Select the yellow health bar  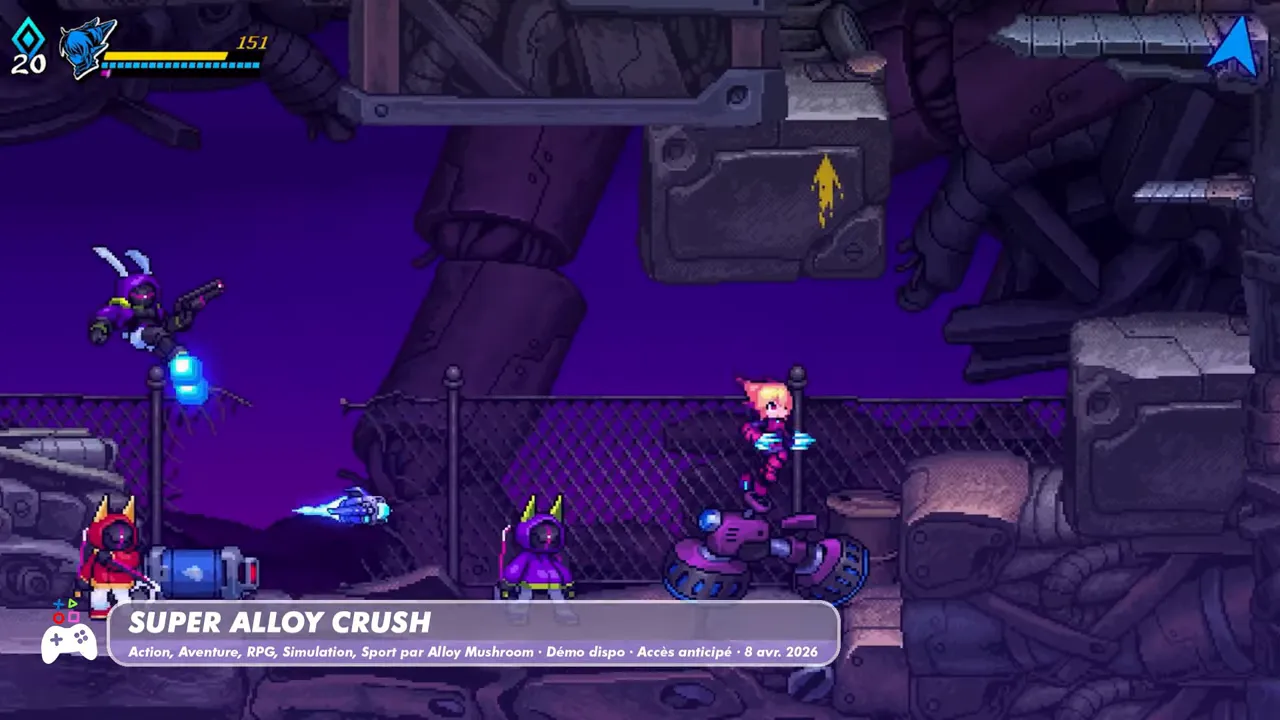167,56
